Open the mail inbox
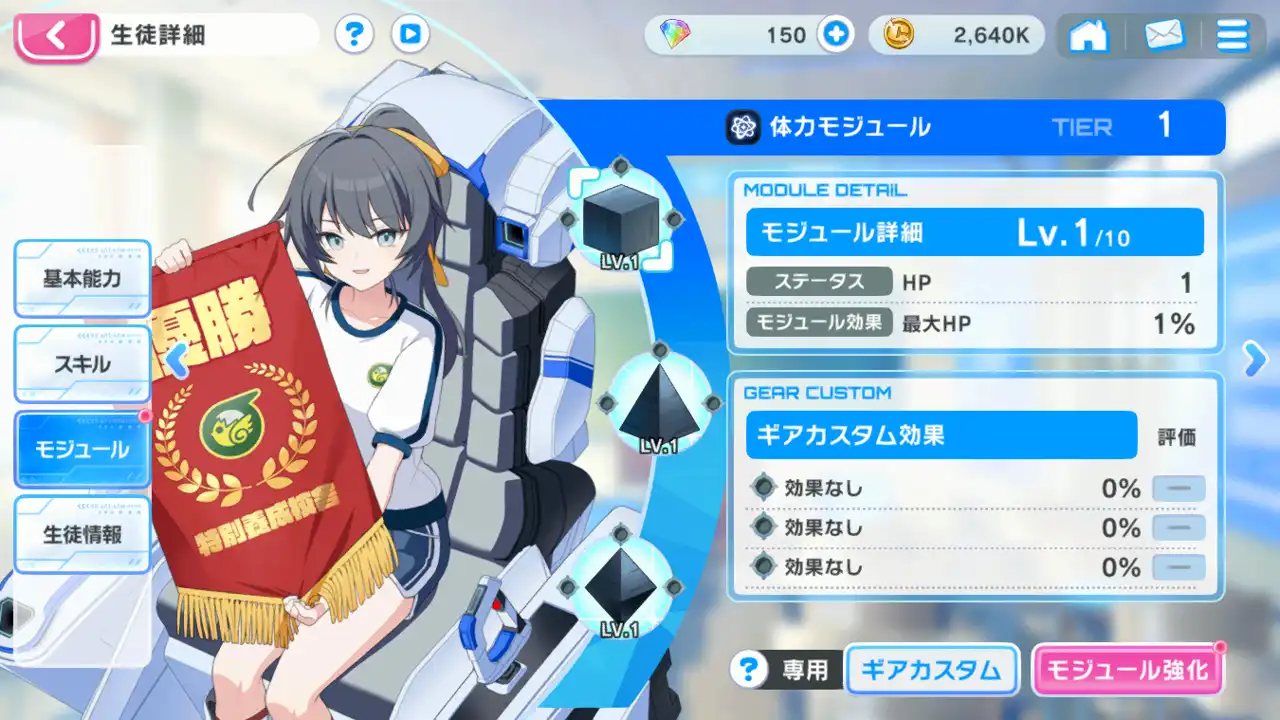Screen dimensions: 1280x720 1162,37
